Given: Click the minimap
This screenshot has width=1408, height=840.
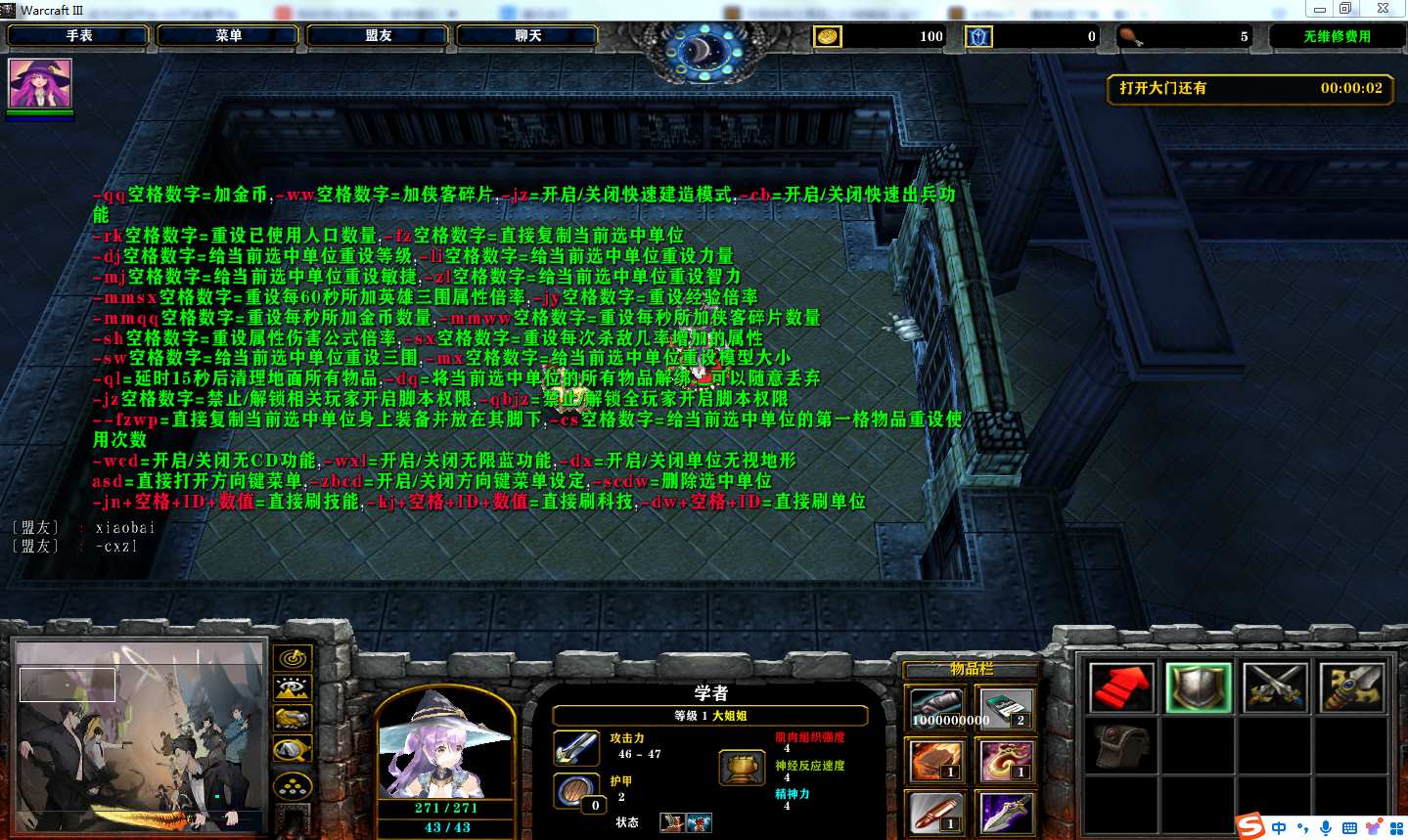Looking at the screenshot, I should (x=140, y=736).
